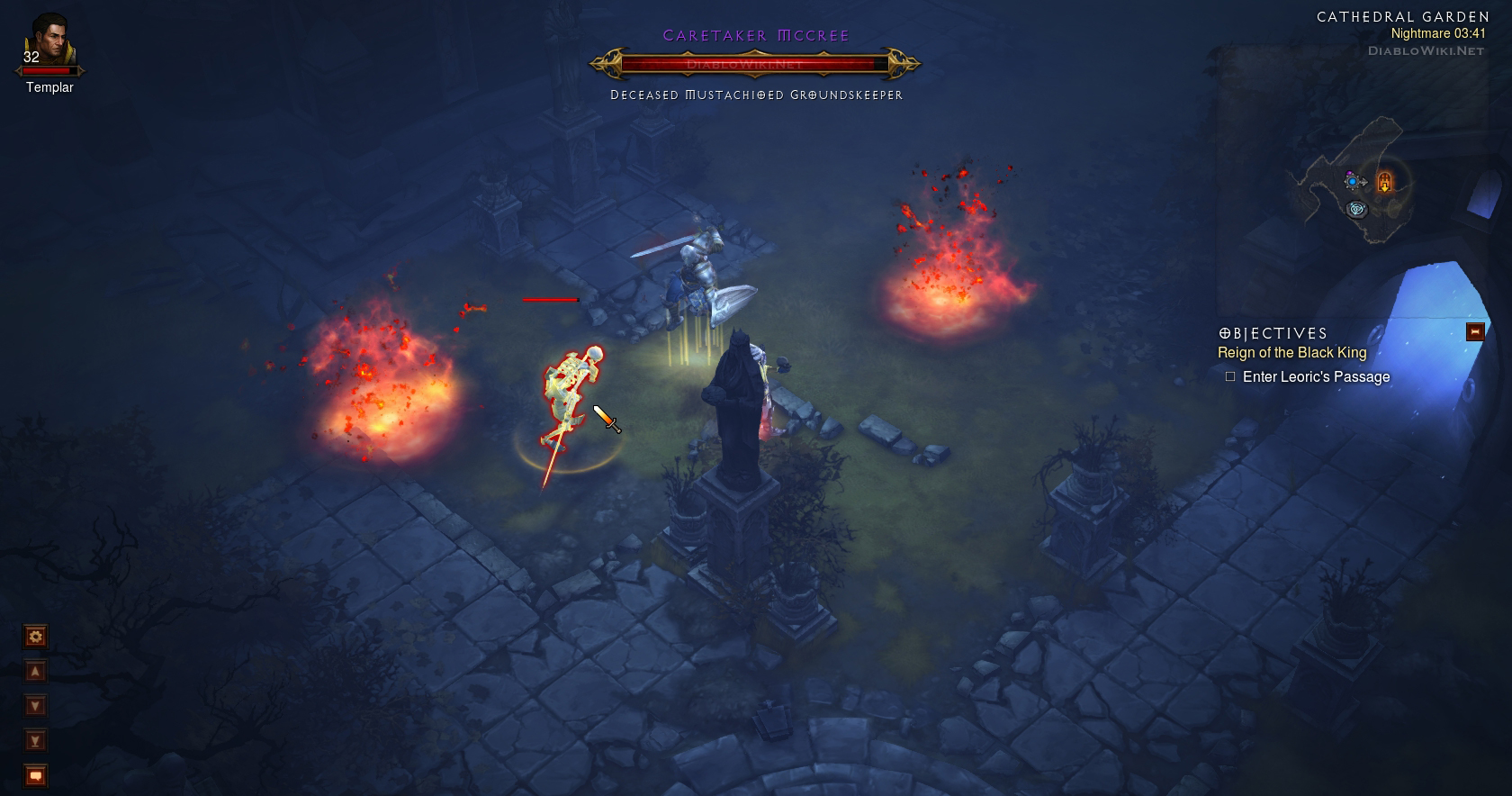The height and width of the screenshot is (796, 1512).
Task: Select the Templar follower portrait
Action: click(x=49, y=43)
